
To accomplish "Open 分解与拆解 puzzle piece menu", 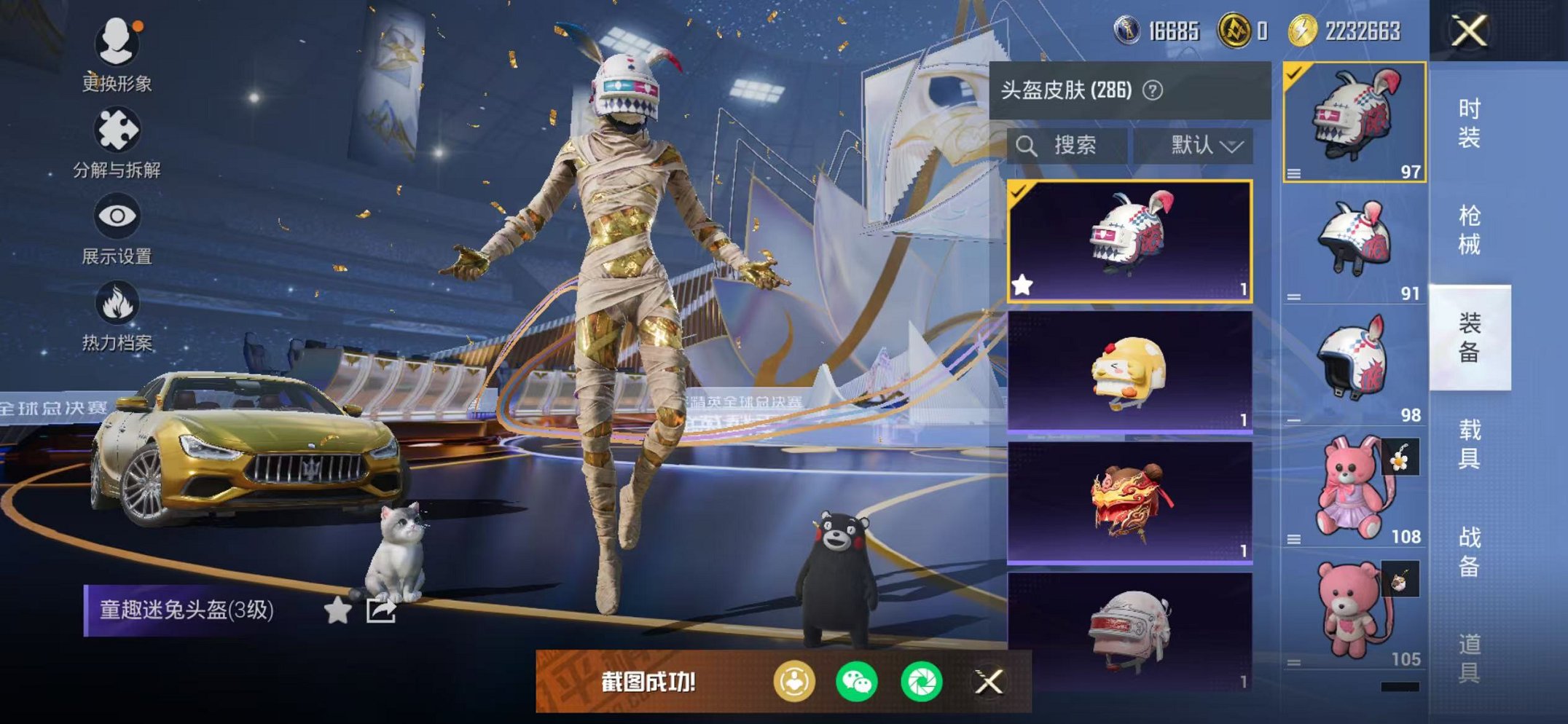I will pyautogui.click(x=117, y=143).
